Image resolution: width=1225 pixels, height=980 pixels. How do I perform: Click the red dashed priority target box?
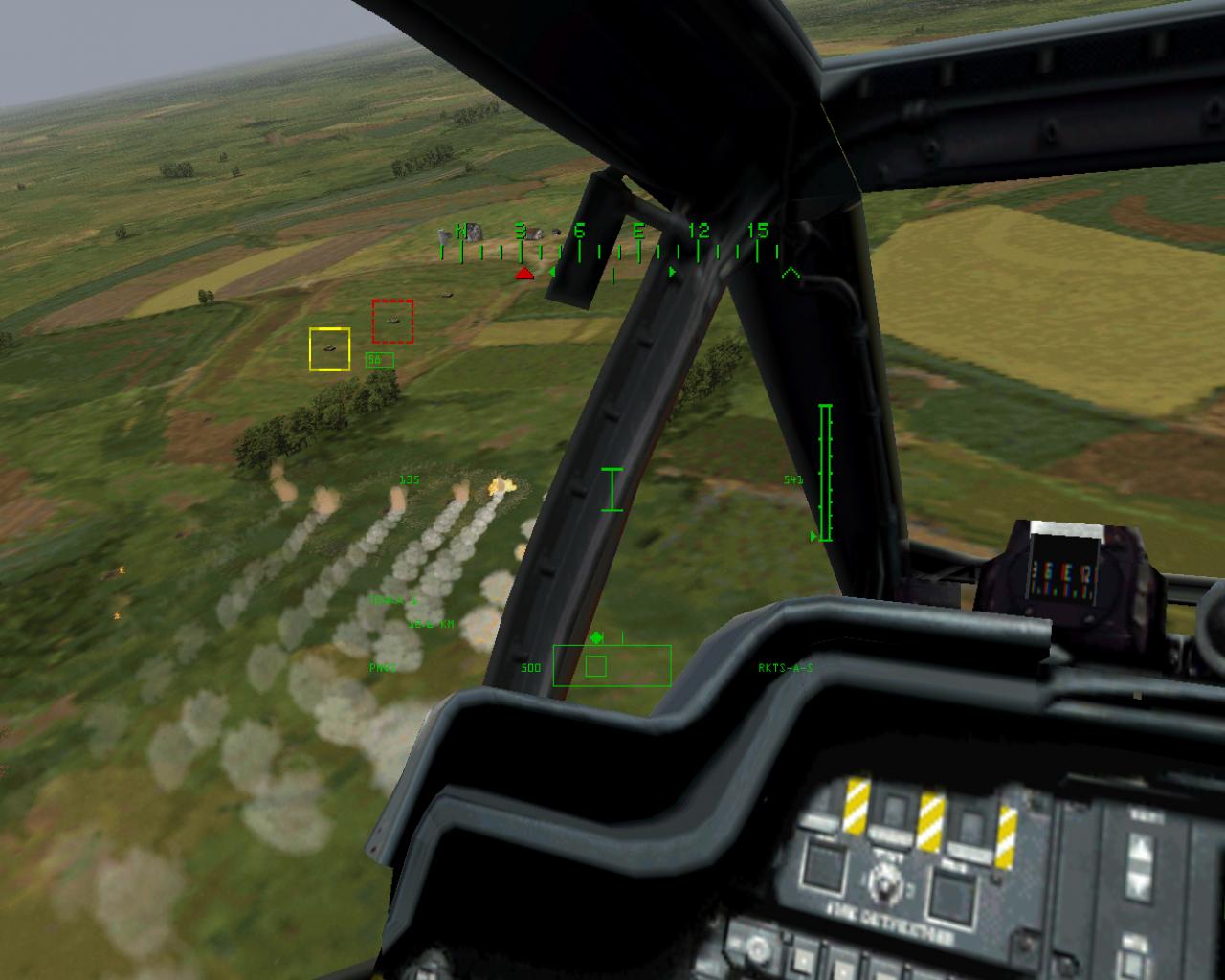coord(391,321)
